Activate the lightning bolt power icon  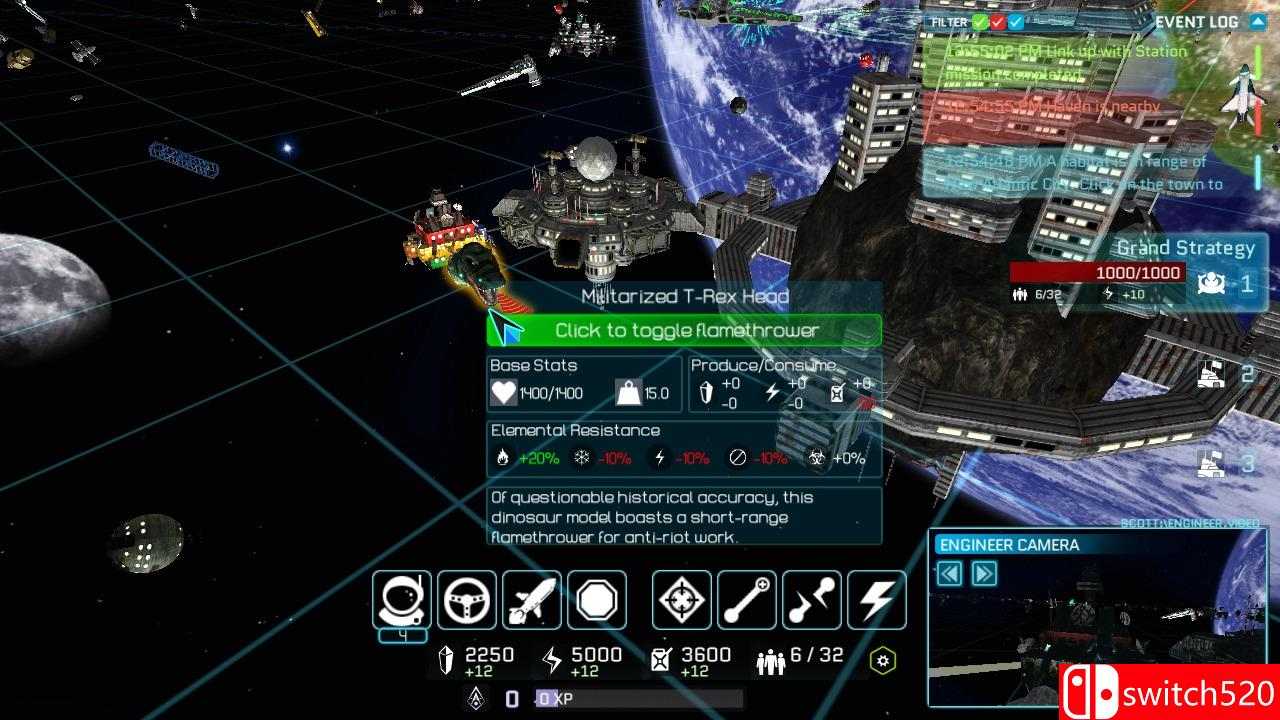877,600
